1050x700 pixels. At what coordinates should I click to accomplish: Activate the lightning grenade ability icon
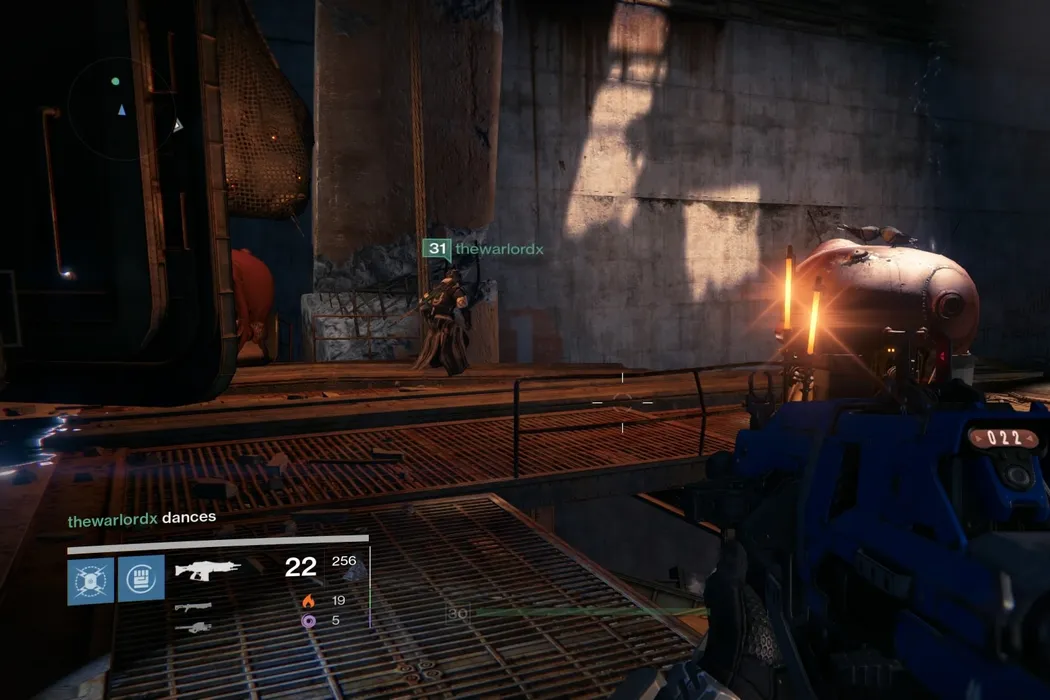91,580
